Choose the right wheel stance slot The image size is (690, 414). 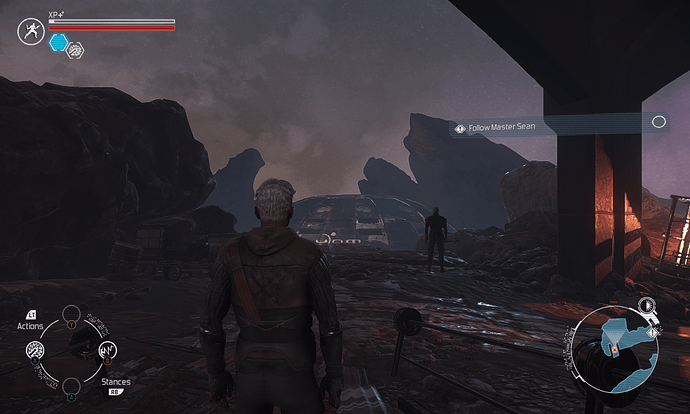click(x=105, y=350)
